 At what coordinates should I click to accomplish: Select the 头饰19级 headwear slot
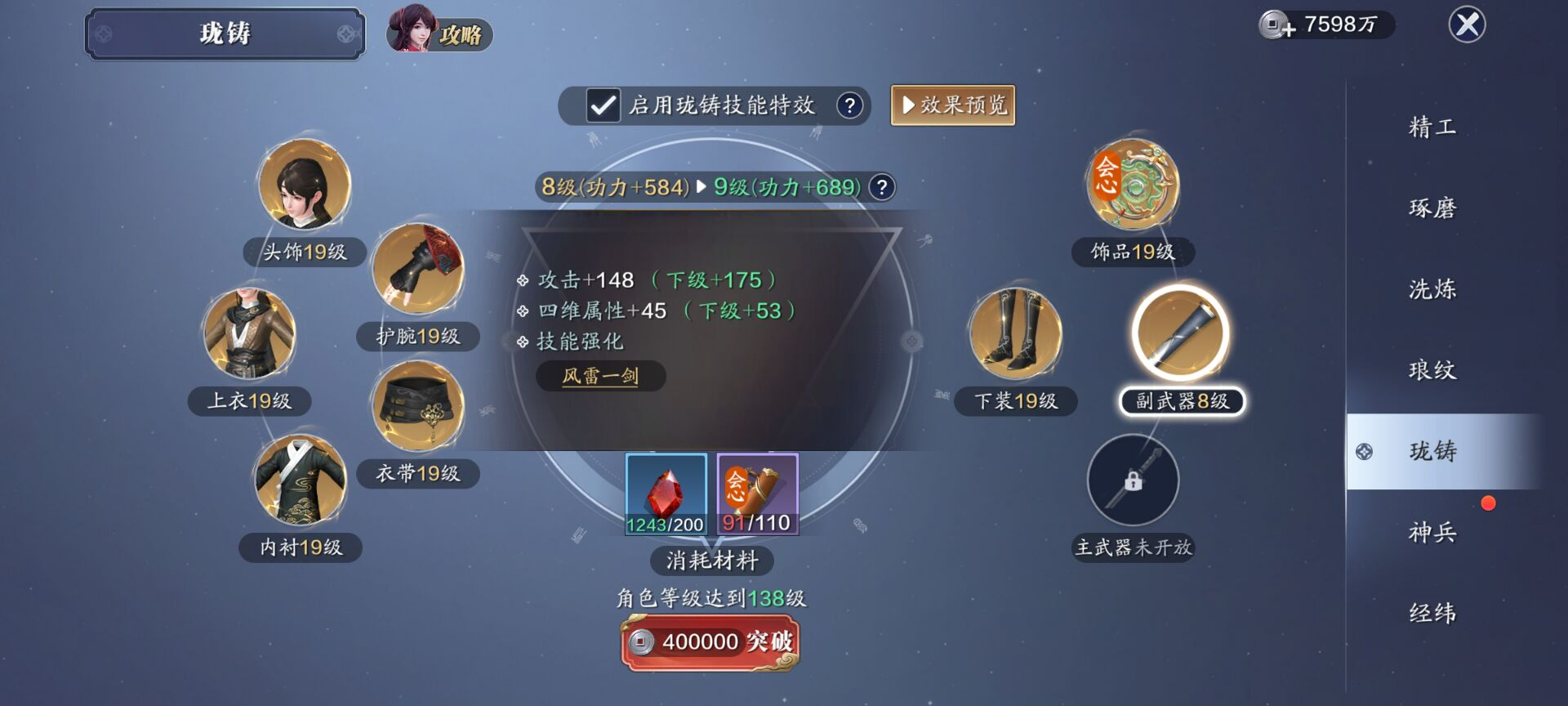click(304, 185)
